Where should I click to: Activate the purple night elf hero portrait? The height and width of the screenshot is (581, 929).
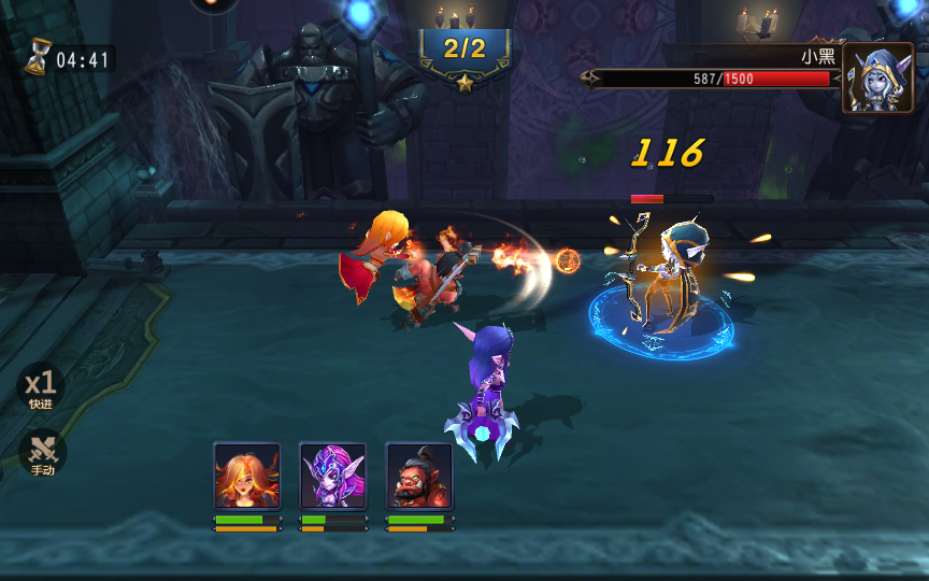pos(333,476)
